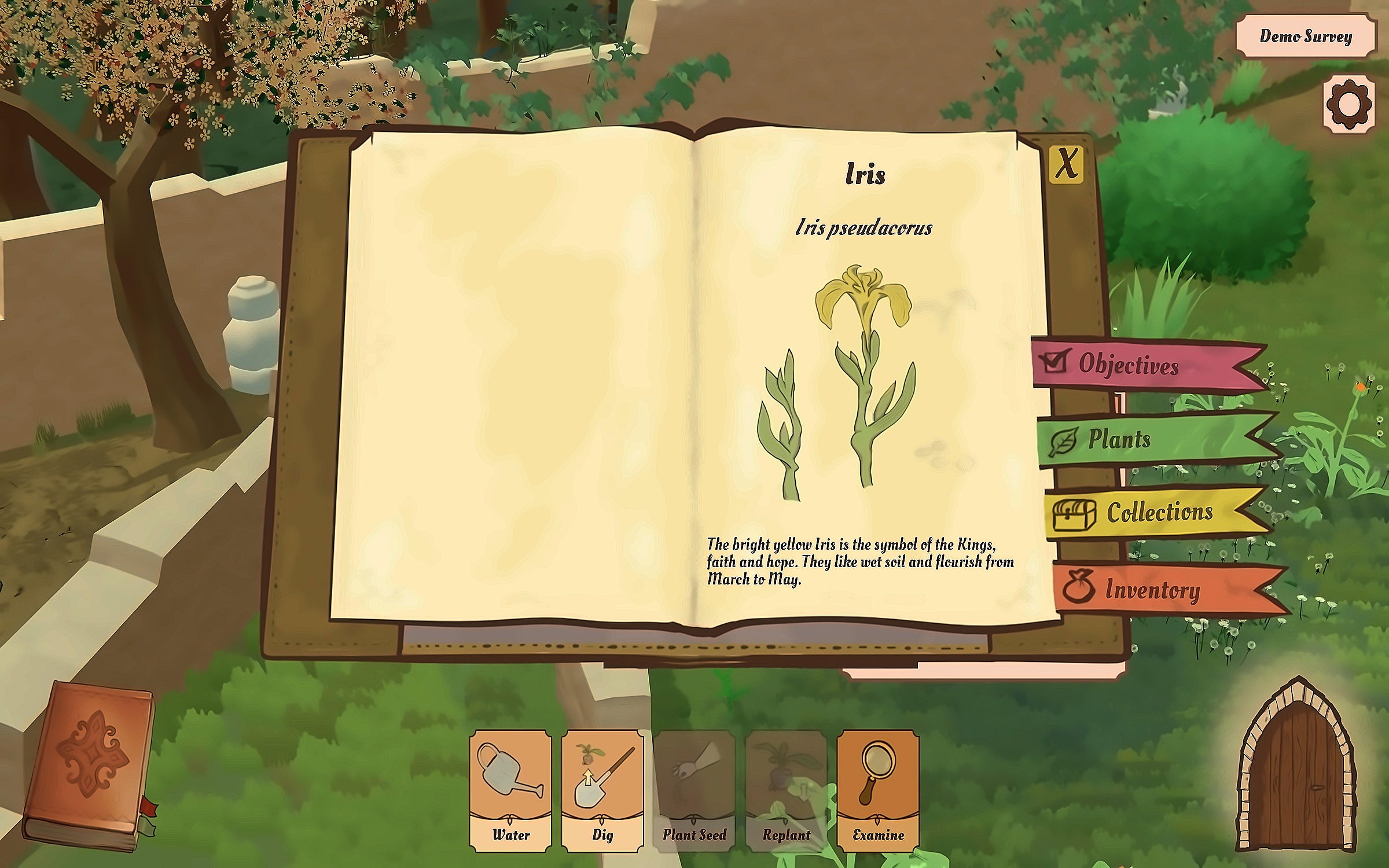Select the Plant Seed tool
Viewport: 1389px width, 868px height.
coord(694,790)
